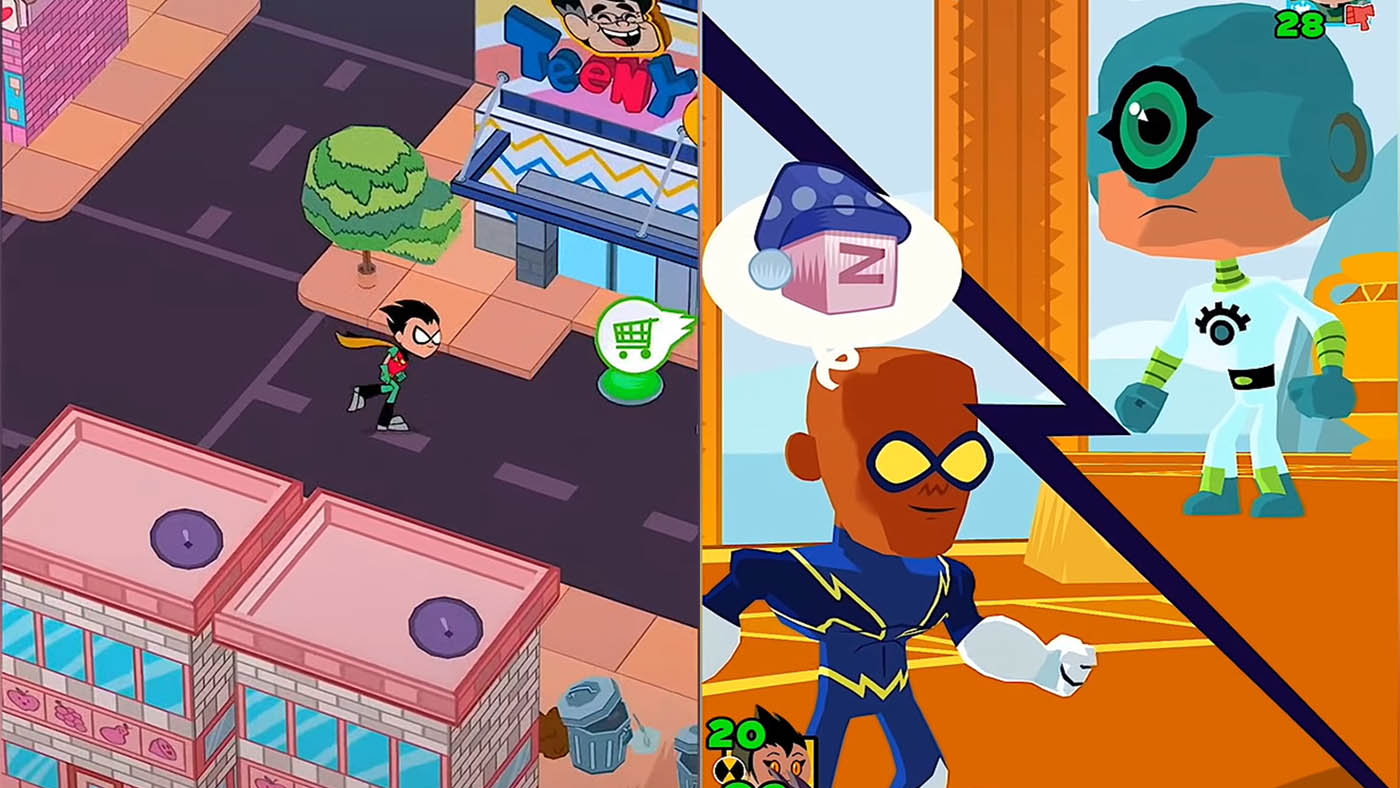Image resolution: width=1400 pixels, height=788 pixels.
Task: Click the radioactive badge on Robin's portrait
Action: [729, 769]
